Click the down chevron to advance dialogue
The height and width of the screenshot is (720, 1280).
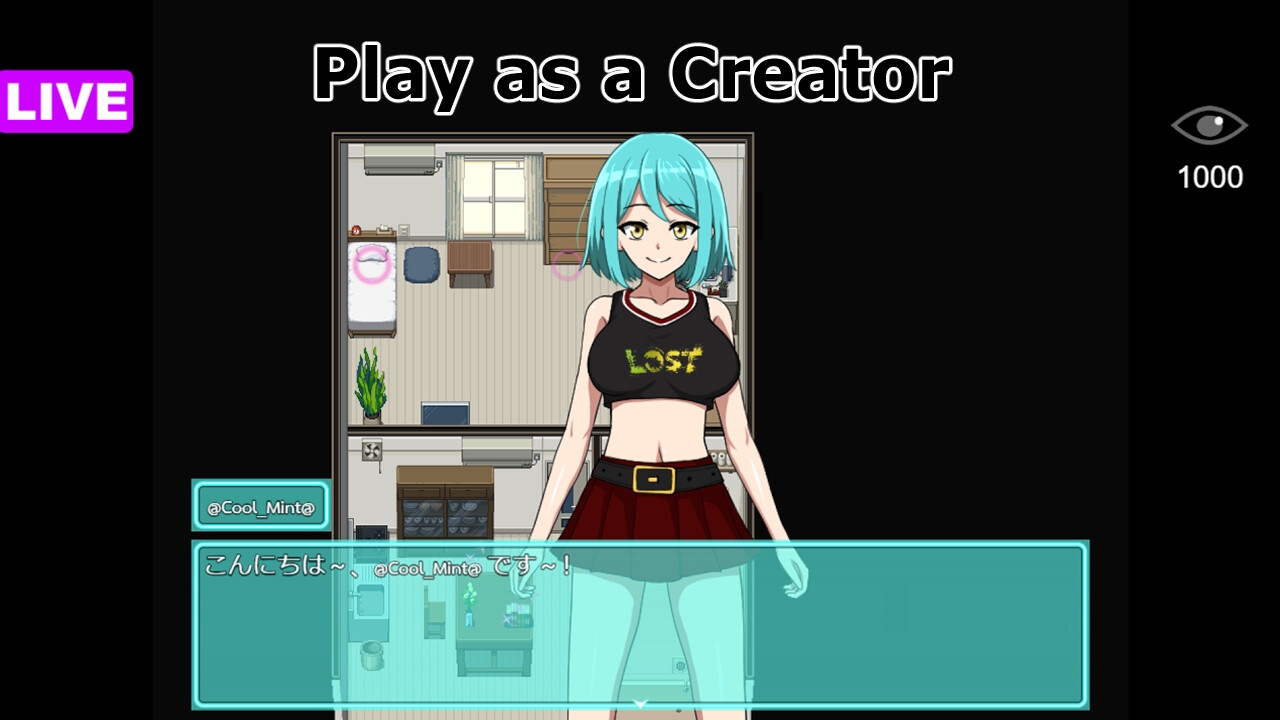[640, 703]
